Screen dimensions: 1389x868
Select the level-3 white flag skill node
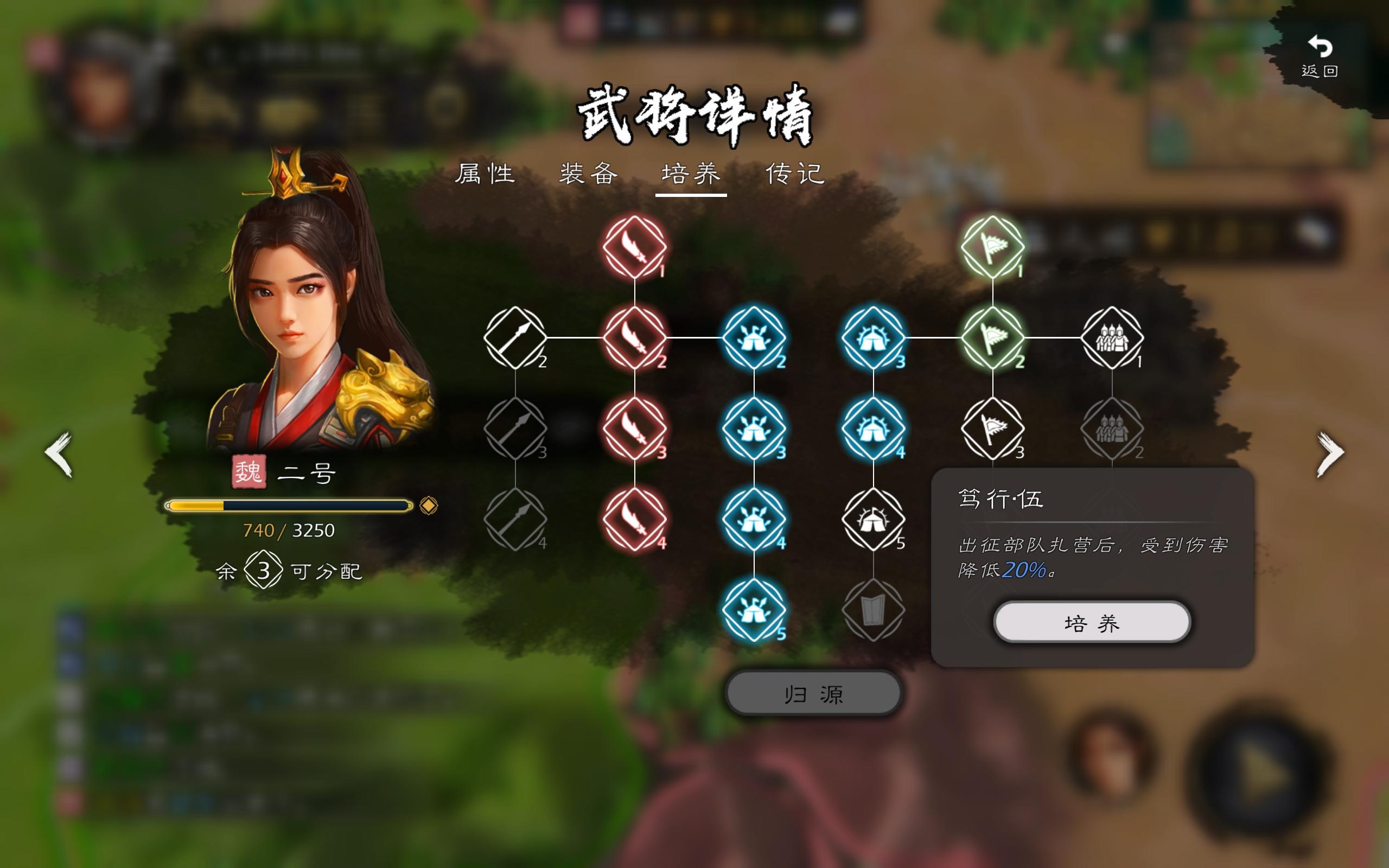click(x=992, y=427)
